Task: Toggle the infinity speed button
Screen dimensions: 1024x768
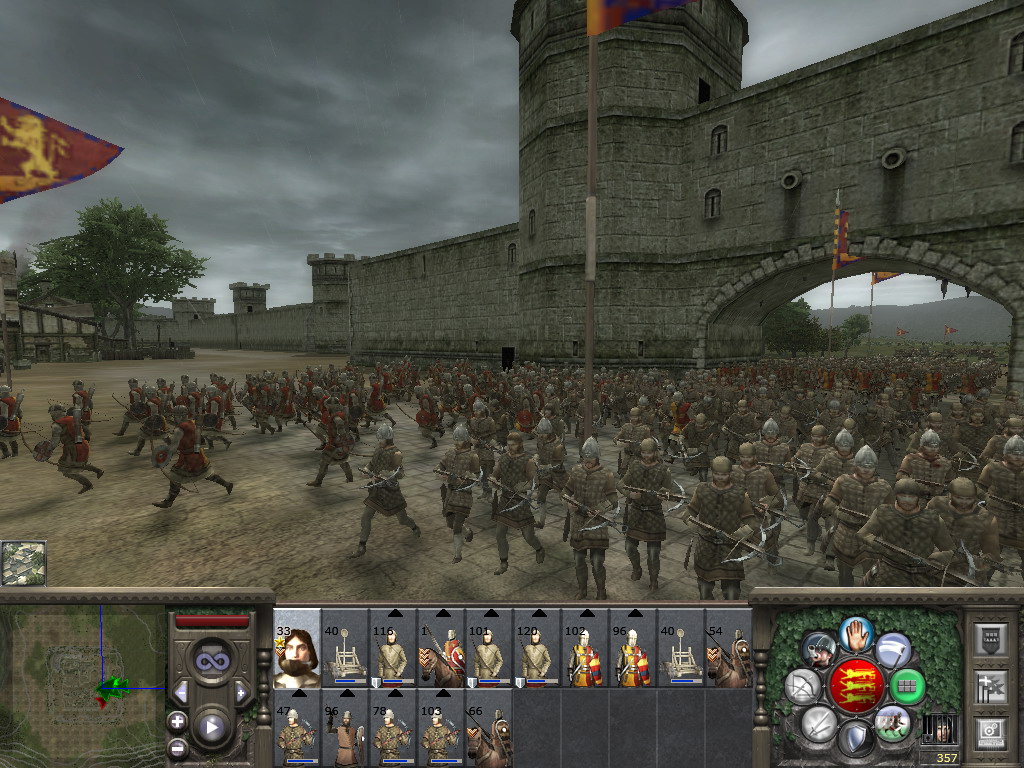Action: pyautogui.click(x=211, y=659)
